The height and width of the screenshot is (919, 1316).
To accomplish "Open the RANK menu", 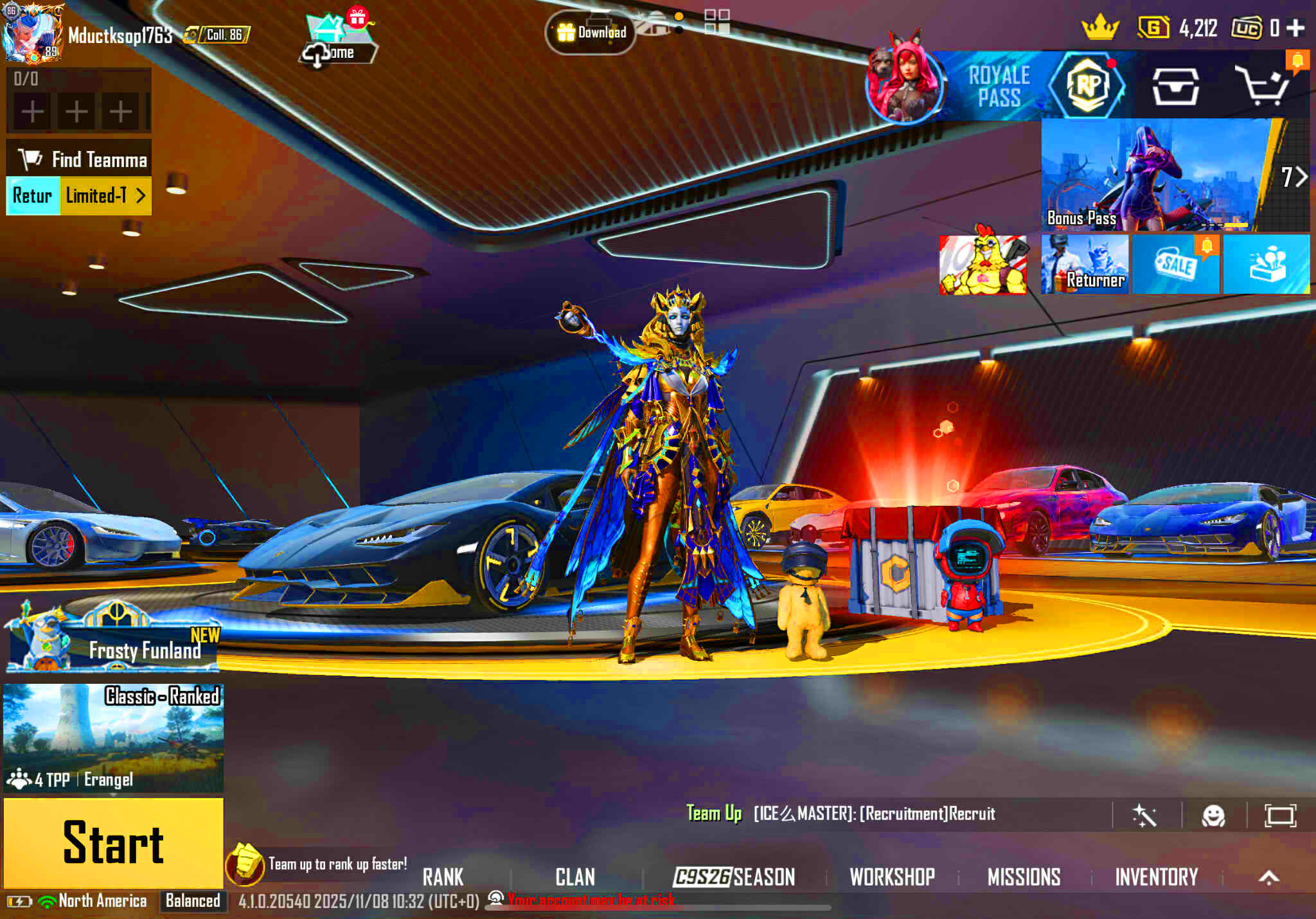I will coord(443,877).
